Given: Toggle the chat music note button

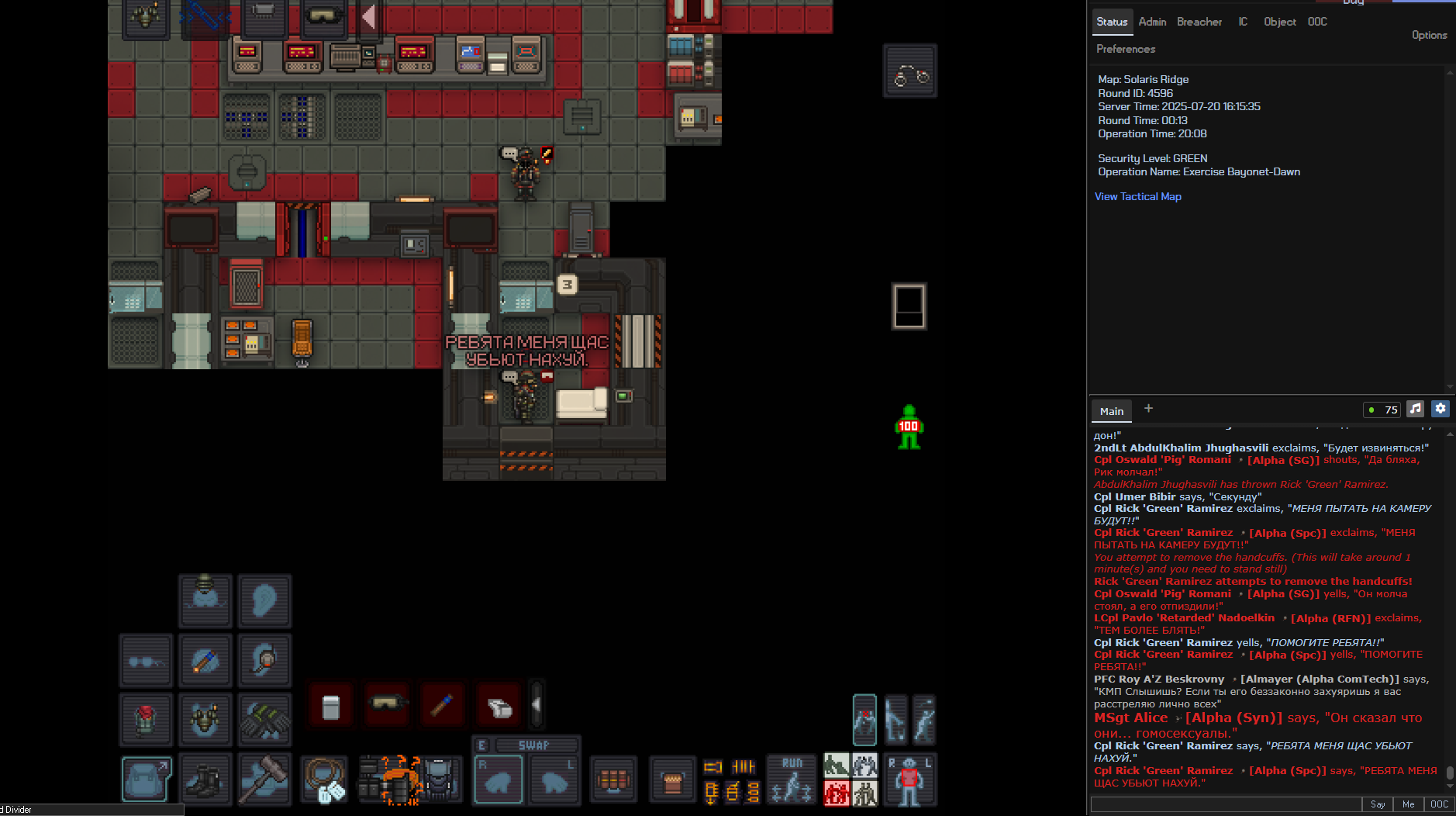Looking at the screenshot, I should pyautogui.click(x=1415, y=409).
